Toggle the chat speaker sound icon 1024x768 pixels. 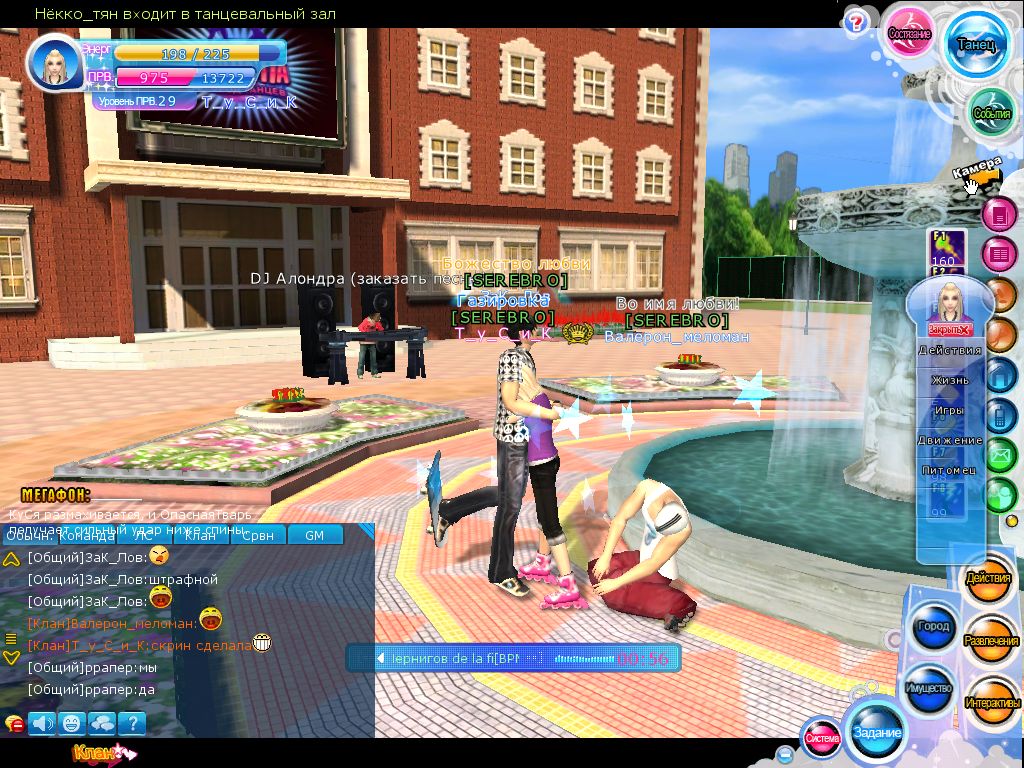click(42, 723)
